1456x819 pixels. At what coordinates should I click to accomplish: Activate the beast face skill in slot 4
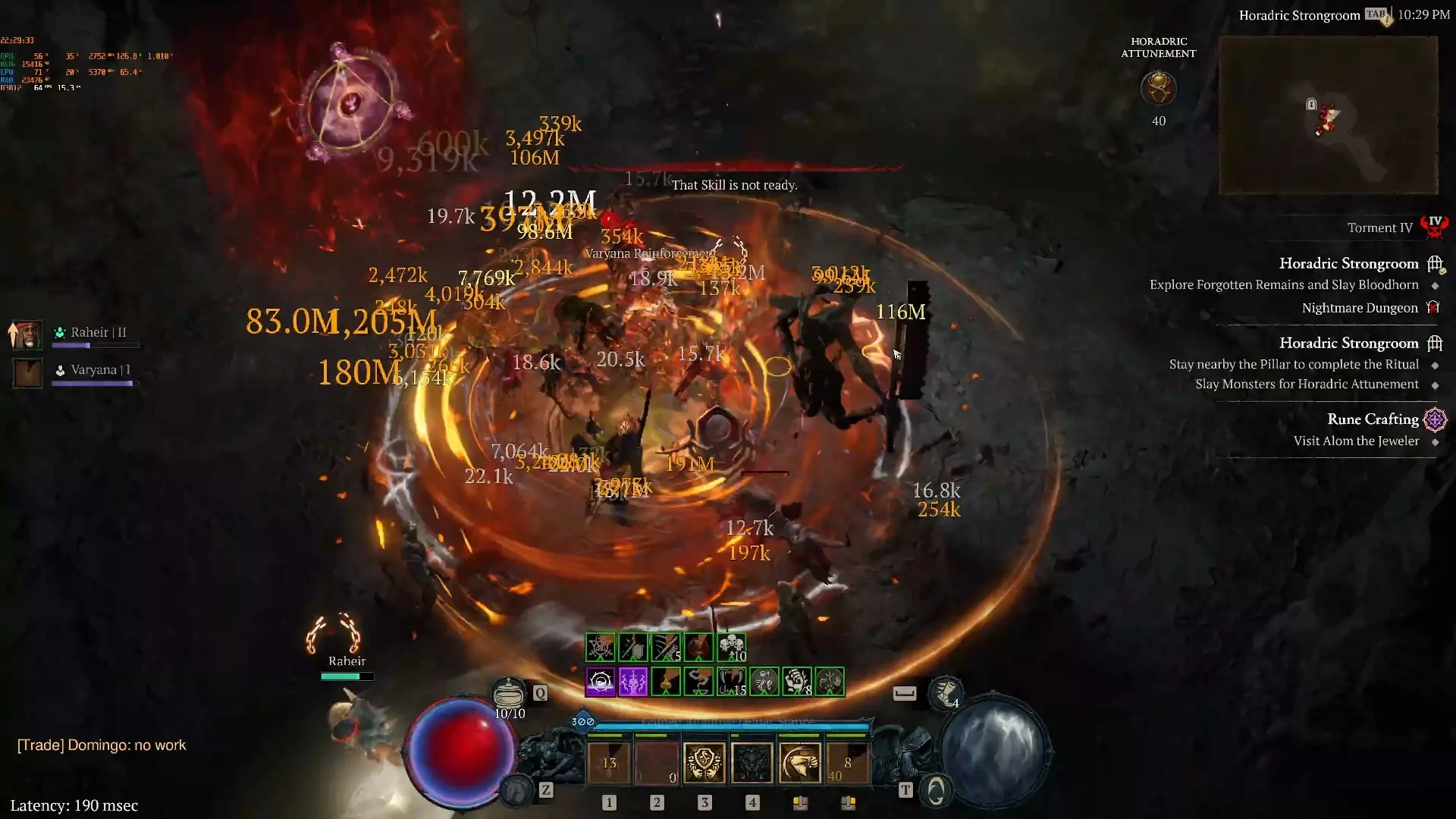point(752,762)
